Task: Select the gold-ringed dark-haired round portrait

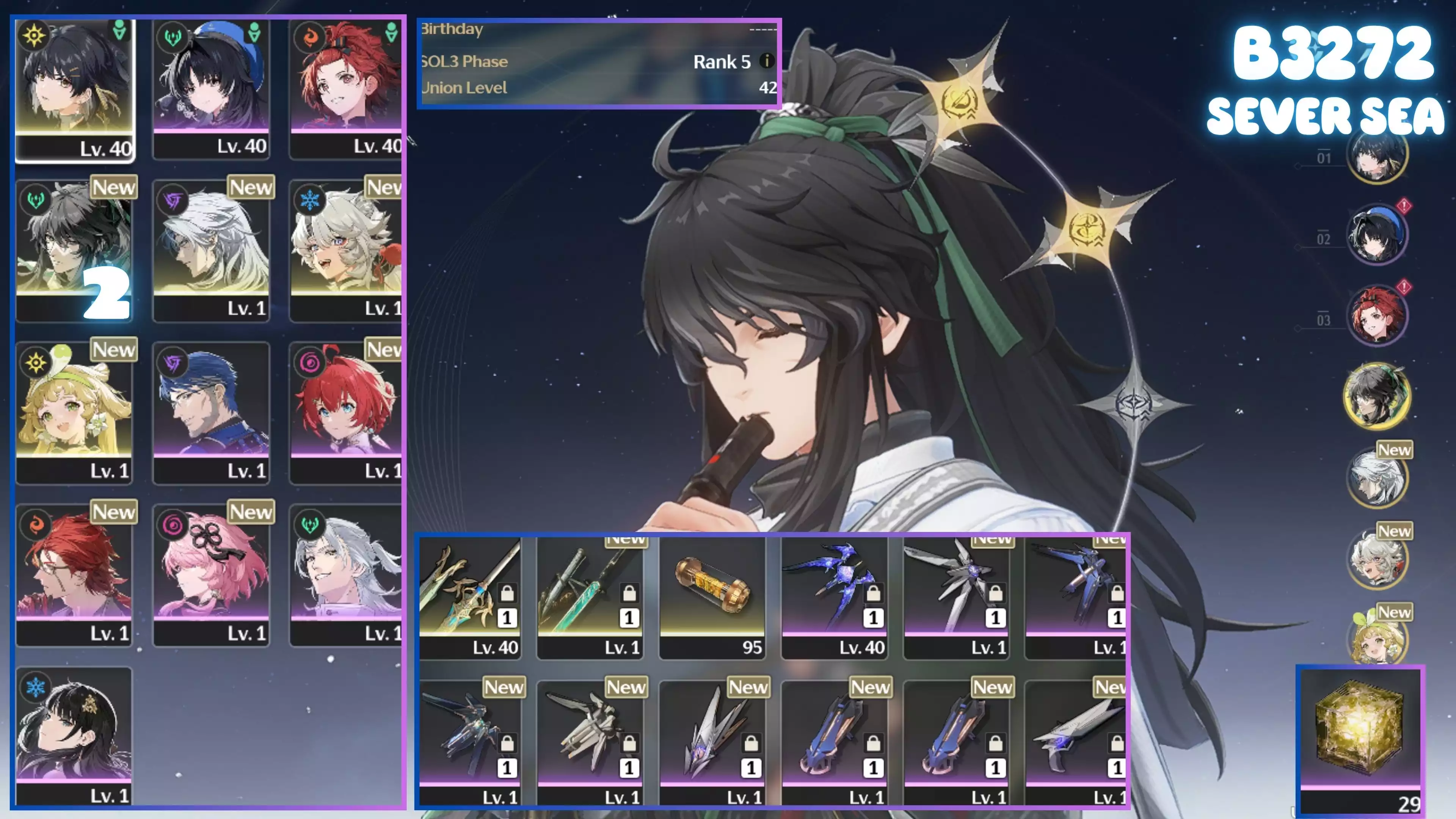Action: (x=1376, y=395)
